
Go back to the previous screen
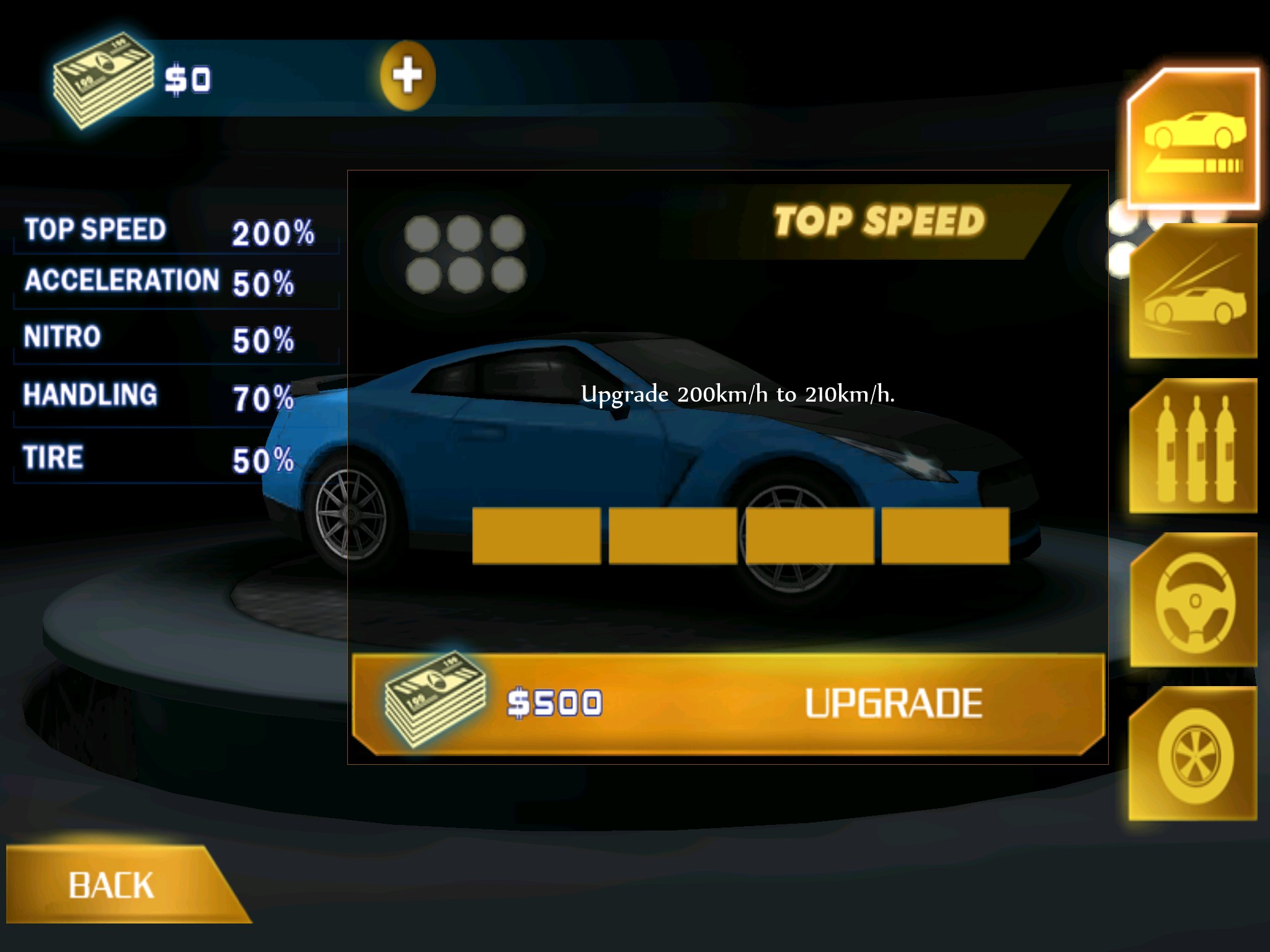[x=112, y=885]
